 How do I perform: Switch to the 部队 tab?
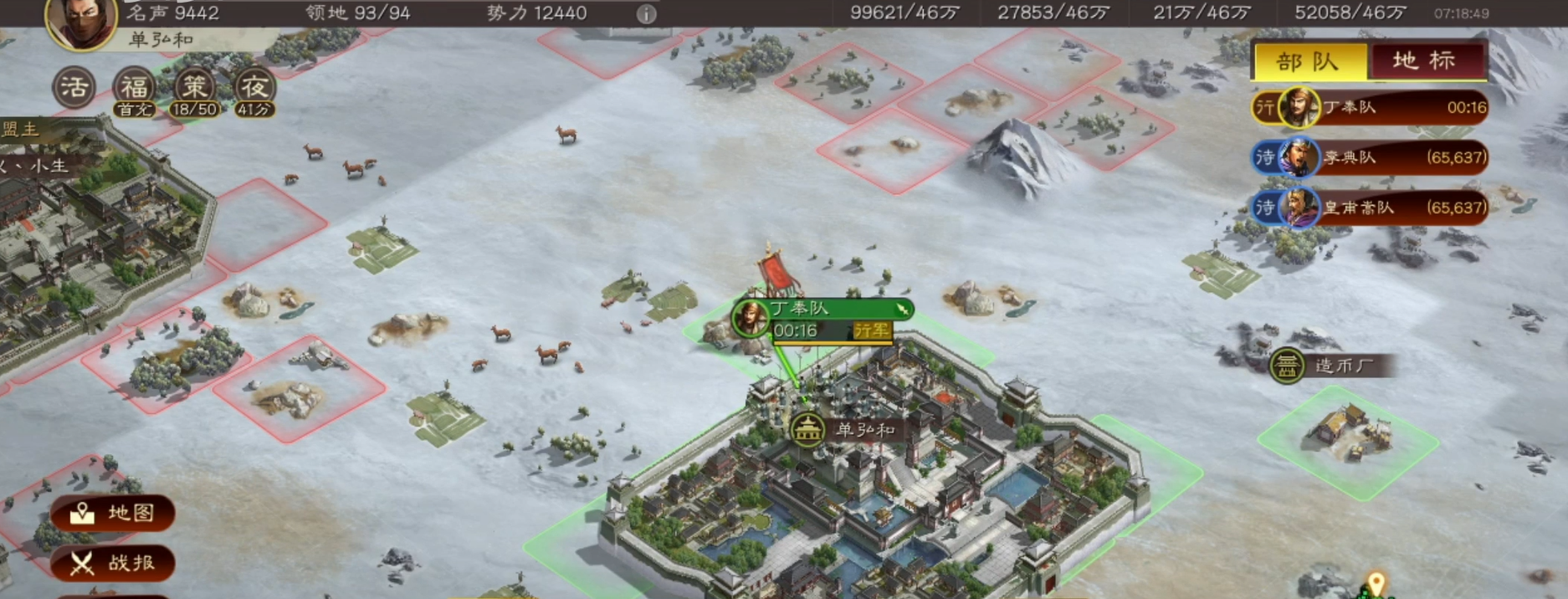coord(1309,62)
